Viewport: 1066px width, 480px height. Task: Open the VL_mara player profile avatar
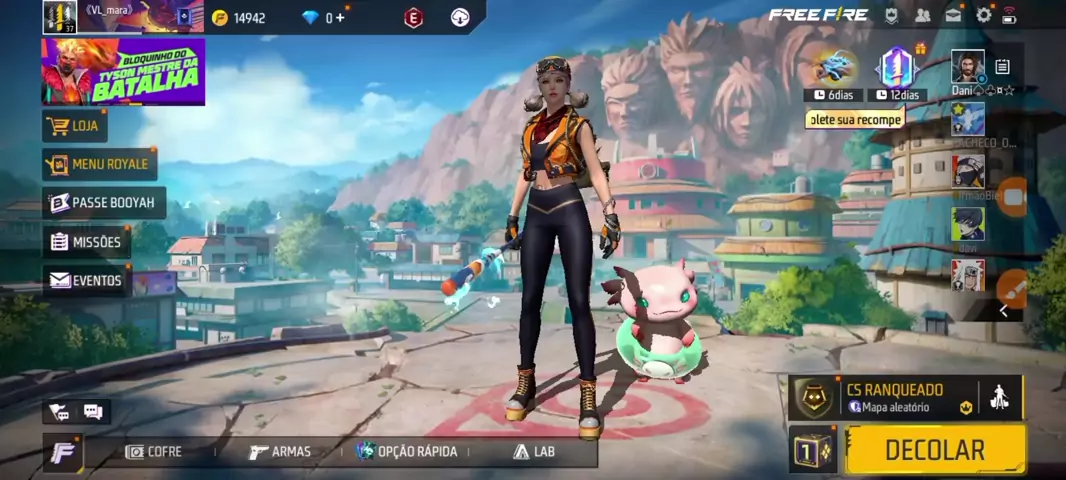click(60, 16)
